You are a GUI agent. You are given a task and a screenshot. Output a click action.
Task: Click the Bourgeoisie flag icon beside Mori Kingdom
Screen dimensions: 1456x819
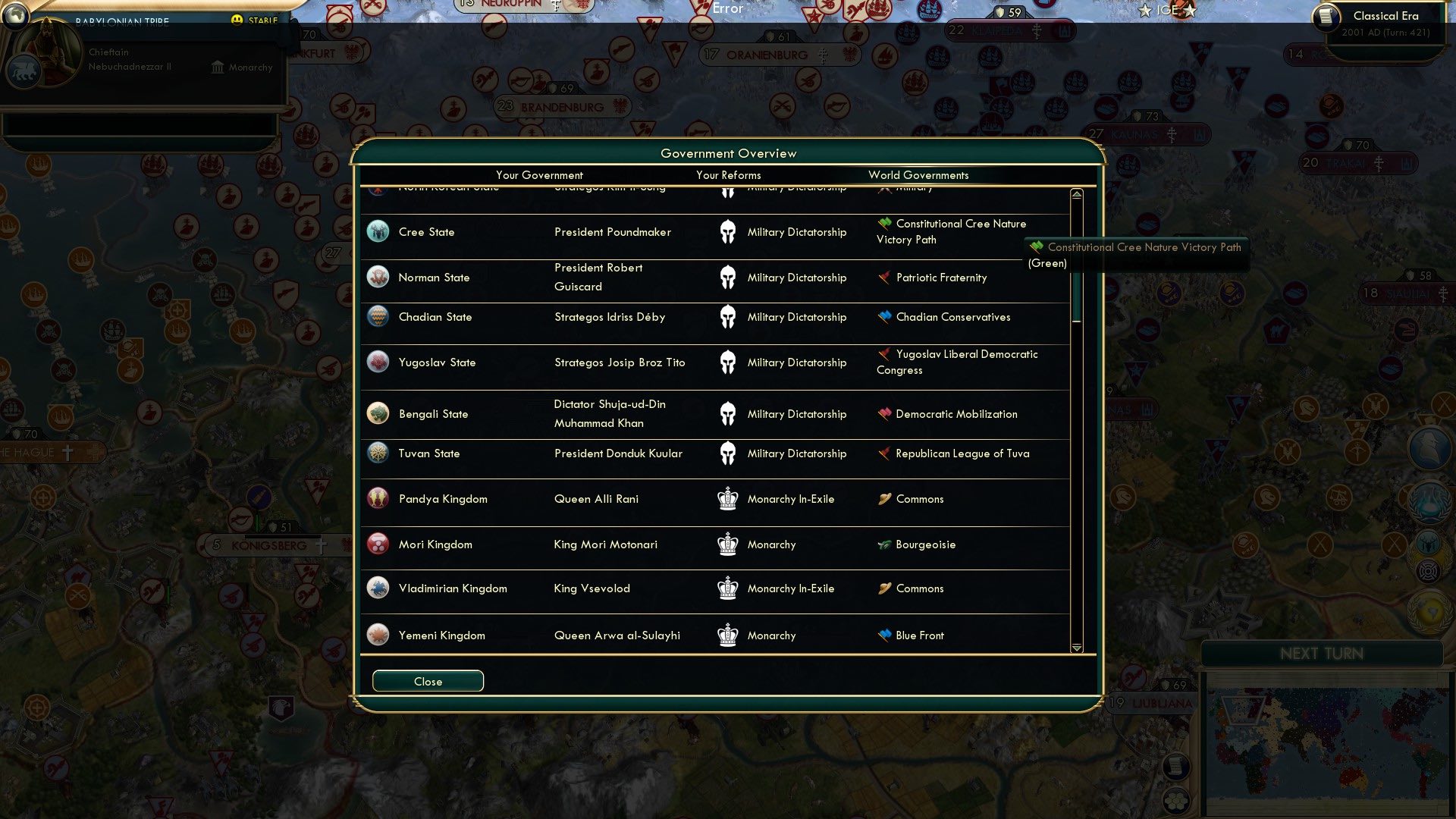point(883,544)
